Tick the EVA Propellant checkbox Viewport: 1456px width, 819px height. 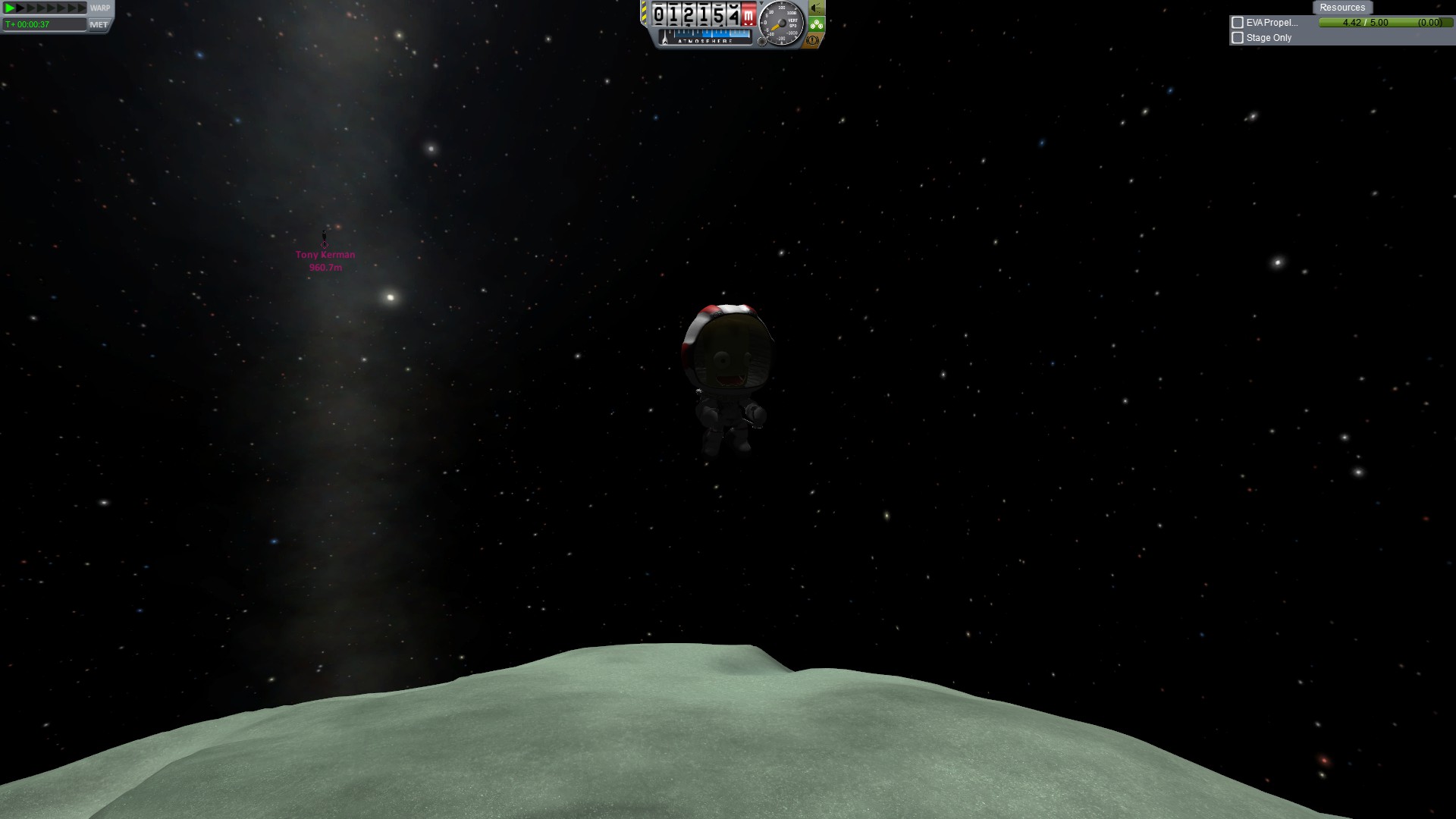(x=1238, y=23)
